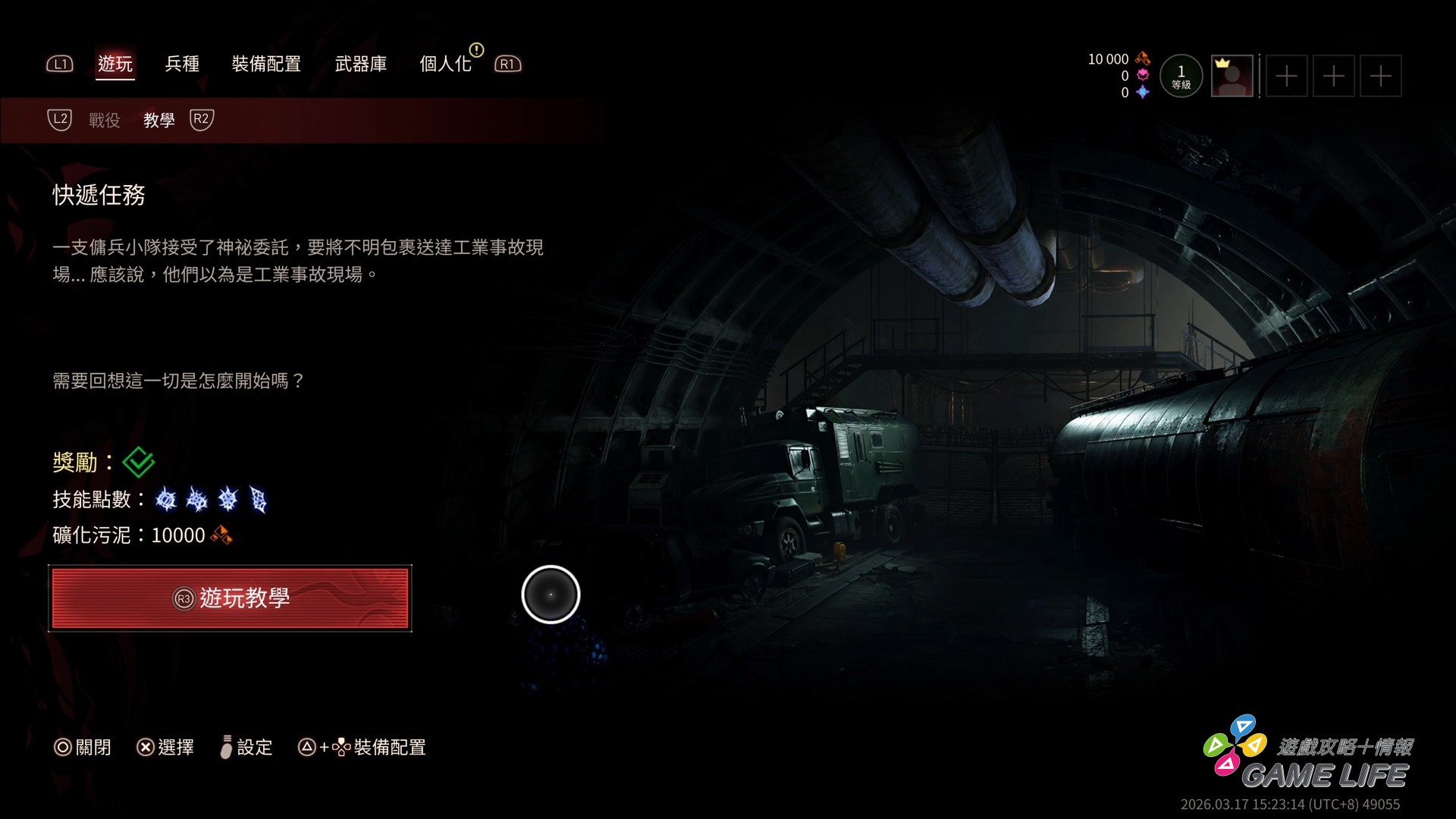This screenshot has height=819, width=1456.
Task: Click the L1 shoulder button prompt
Action: pos(60,64)
